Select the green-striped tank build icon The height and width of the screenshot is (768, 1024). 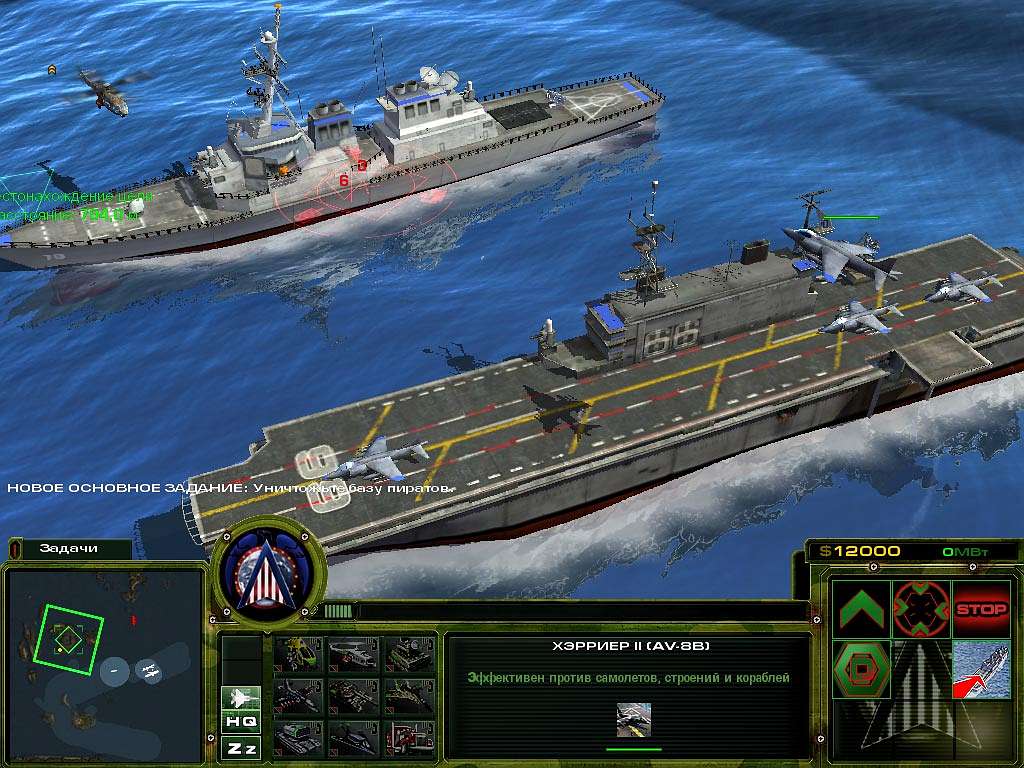point(298,737)
